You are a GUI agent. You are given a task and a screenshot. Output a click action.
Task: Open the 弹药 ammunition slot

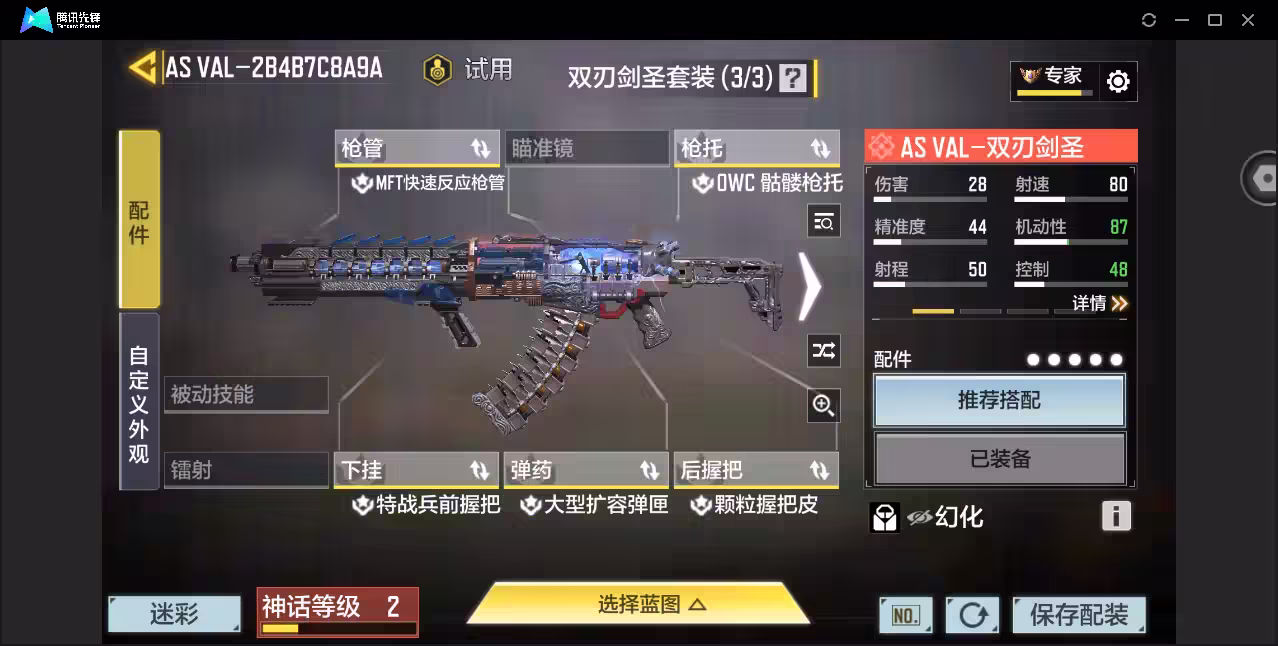tap(586, 470)
